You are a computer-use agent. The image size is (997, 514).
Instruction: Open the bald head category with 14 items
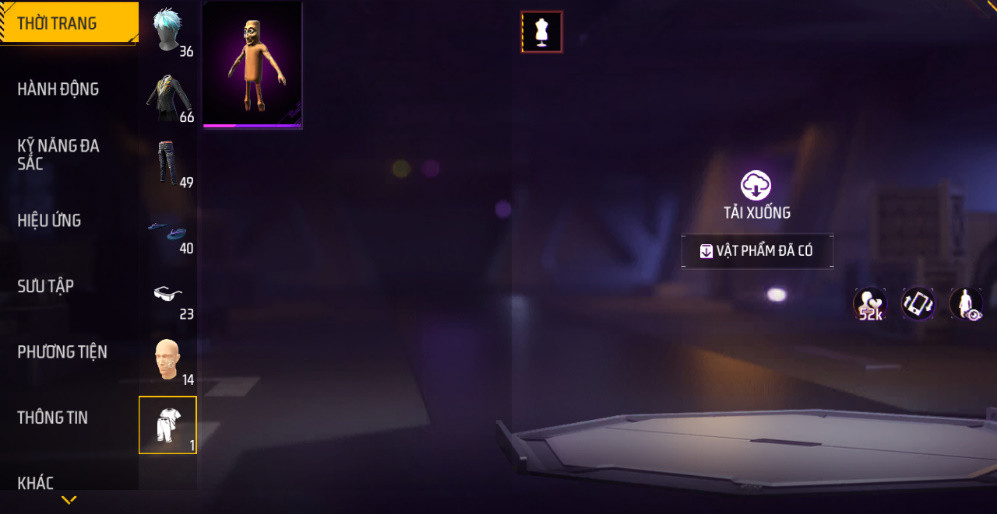pos(168,360)
